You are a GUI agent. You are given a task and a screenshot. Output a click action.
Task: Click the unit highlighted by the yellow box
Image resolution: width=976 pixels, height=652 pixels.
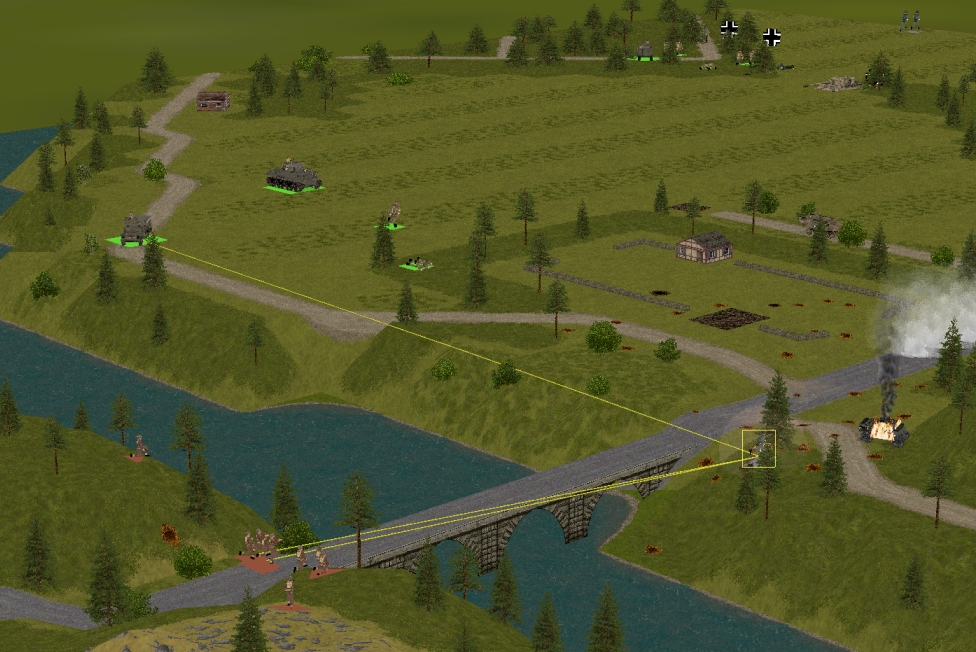(758, 448)
